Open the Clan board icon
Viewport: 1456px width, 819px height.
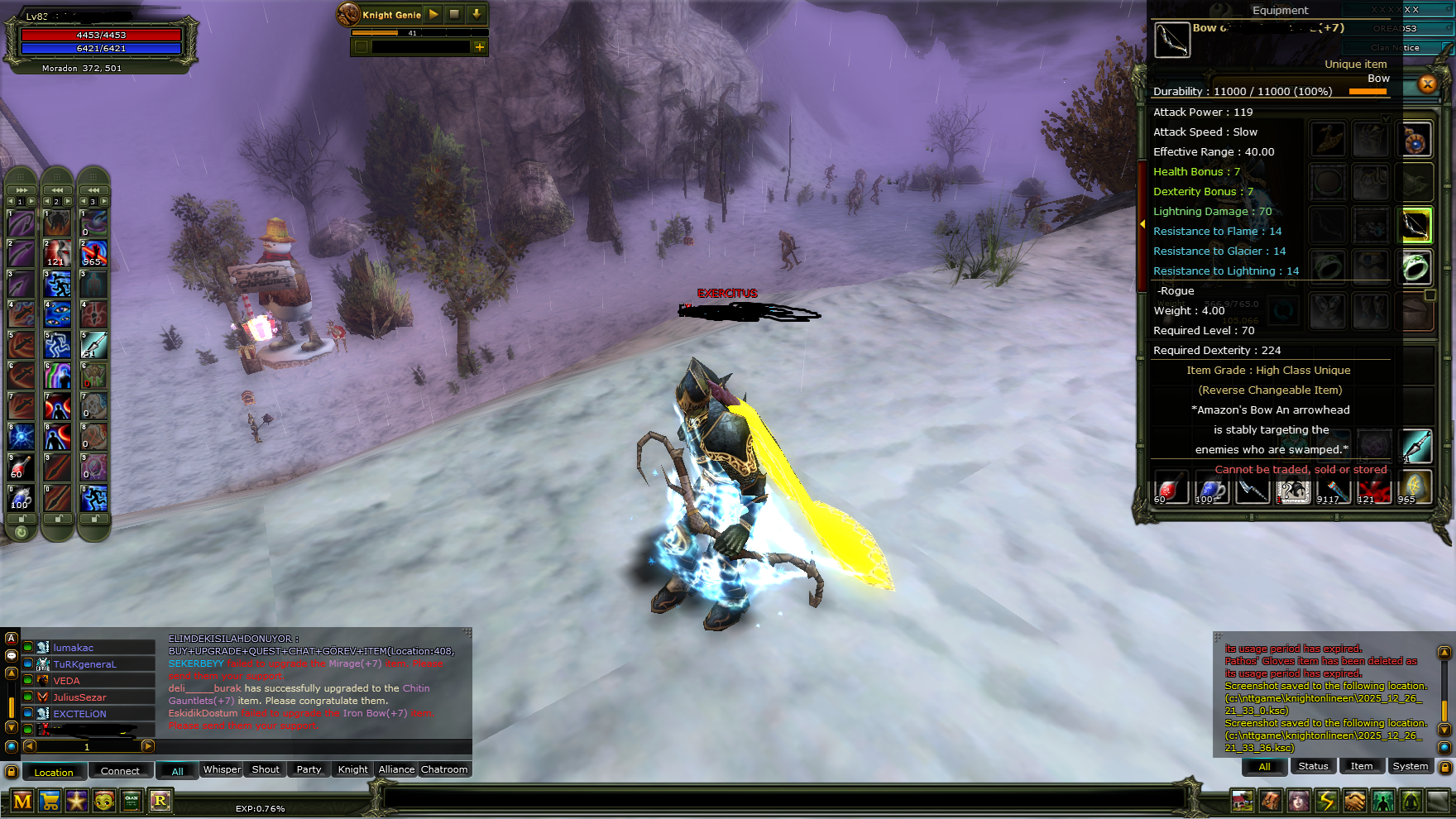131,801
